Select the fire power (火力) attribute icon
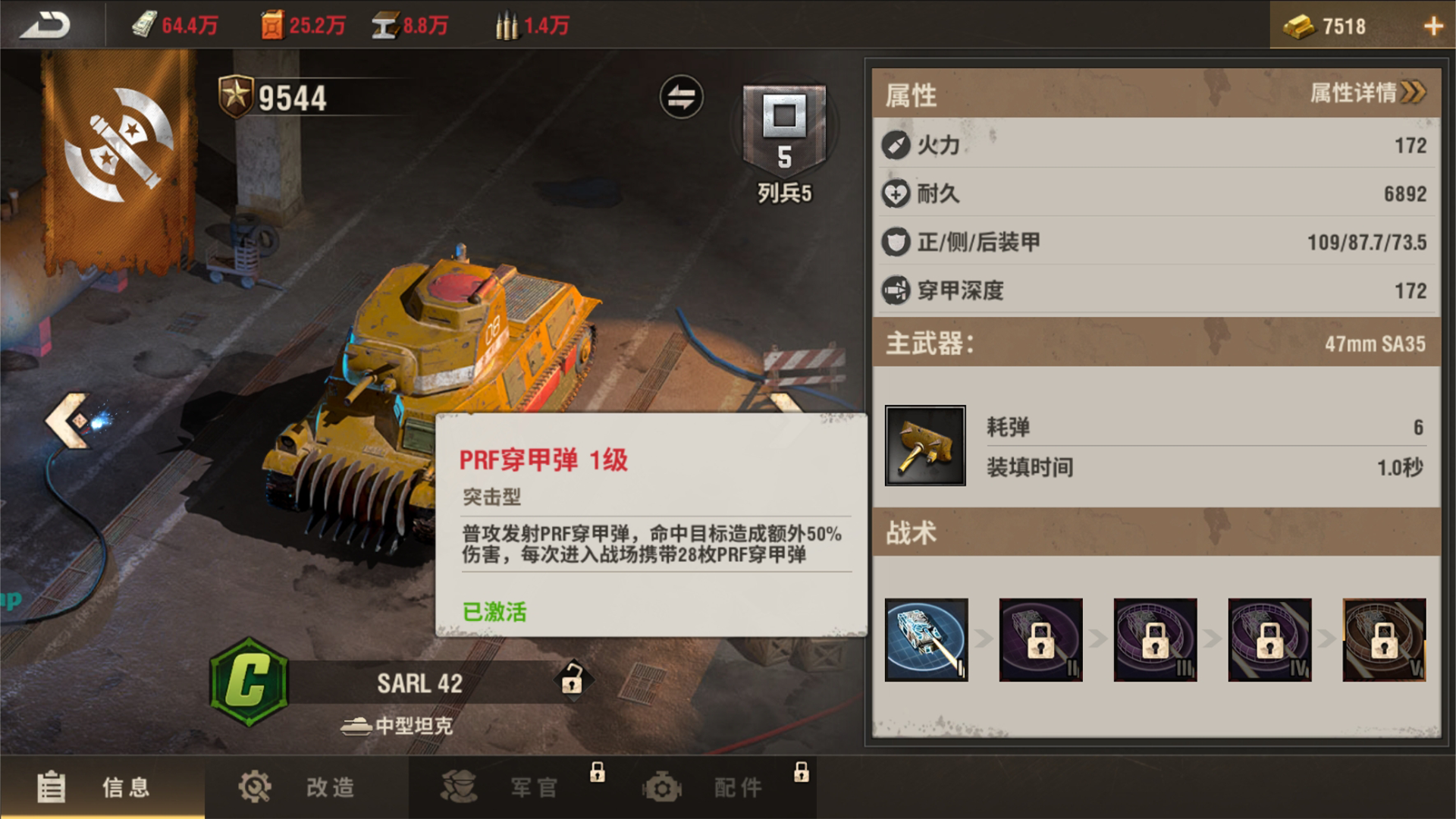The width and height of the screenshot is (1456, 819). (x=896, y=146)
